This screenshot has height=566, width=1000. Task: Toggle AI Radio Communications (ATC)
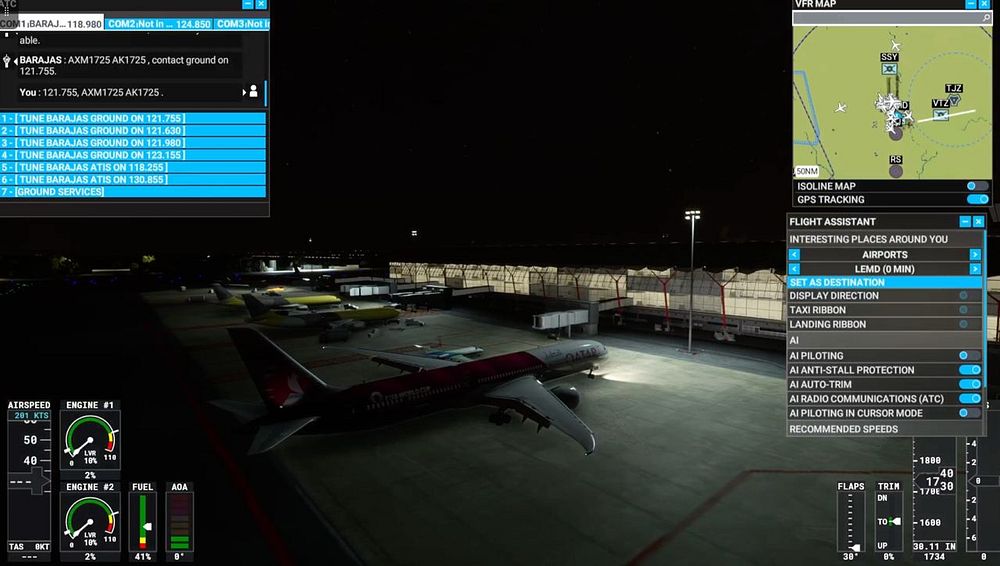point(969,398)
